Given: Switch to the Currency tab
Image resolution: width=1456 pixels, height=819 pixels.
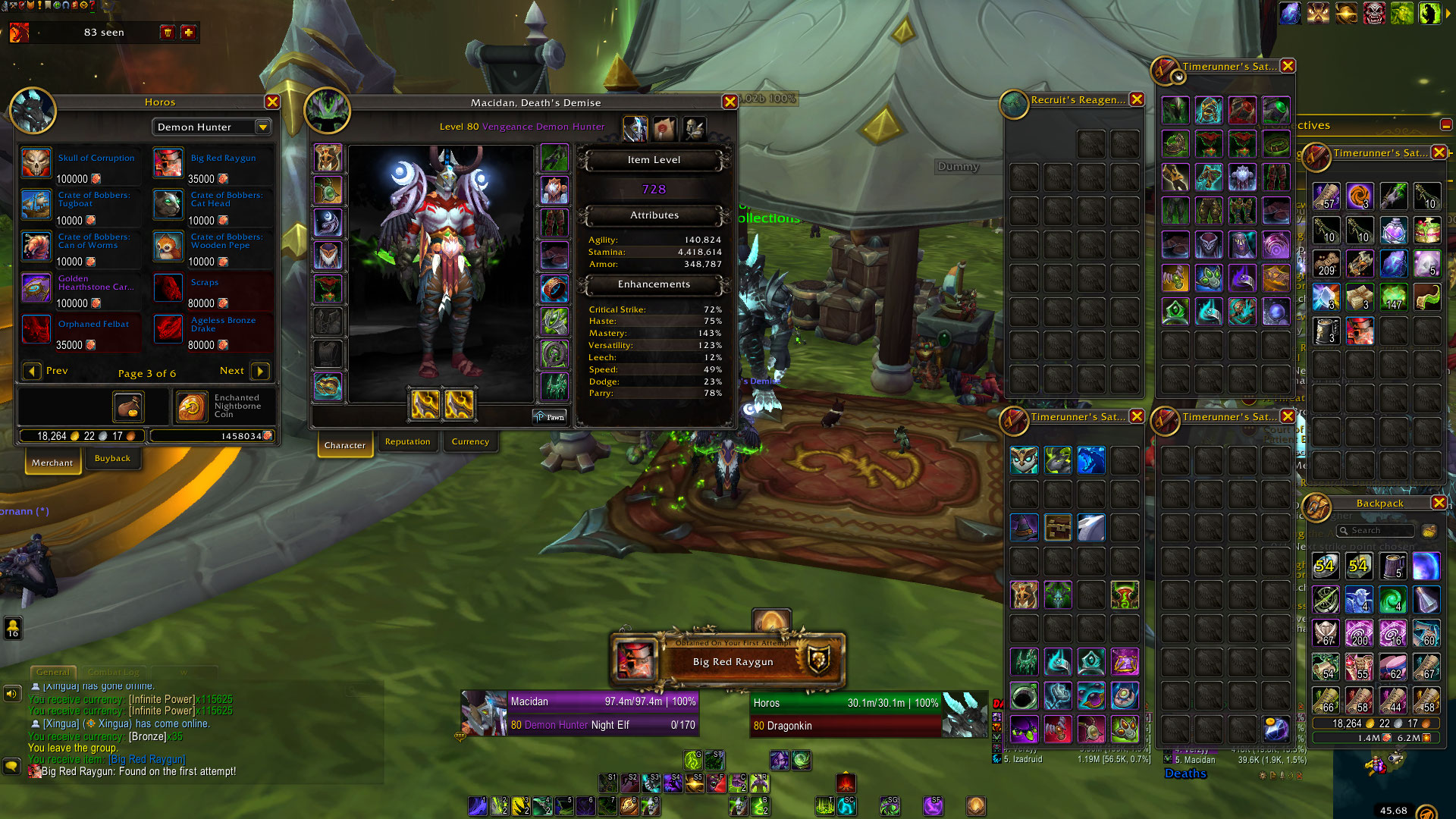Looking at the screenshot, I should 470,442.
